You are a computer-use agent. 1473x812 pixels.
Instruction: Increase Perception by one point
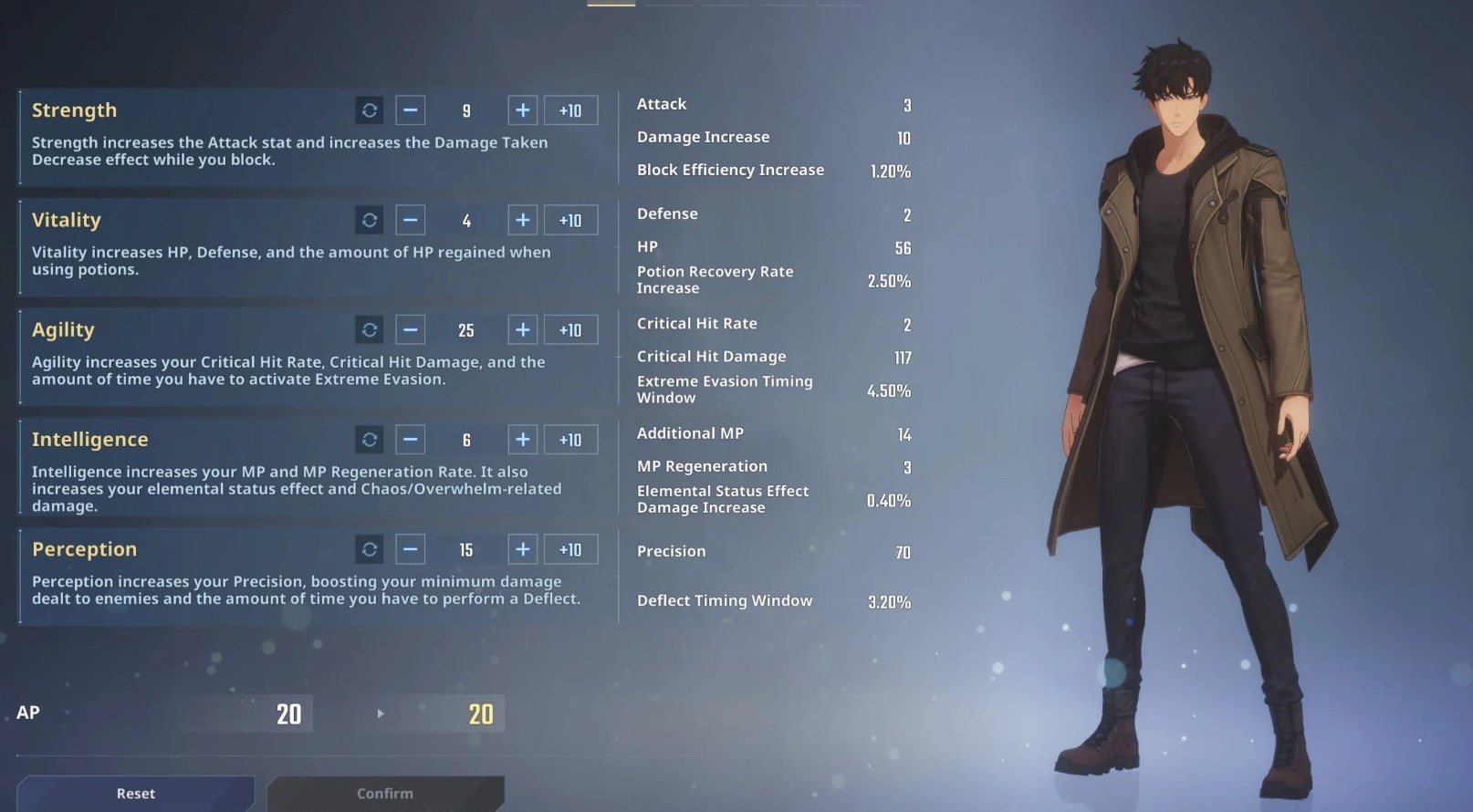click(x=523, y=549)
